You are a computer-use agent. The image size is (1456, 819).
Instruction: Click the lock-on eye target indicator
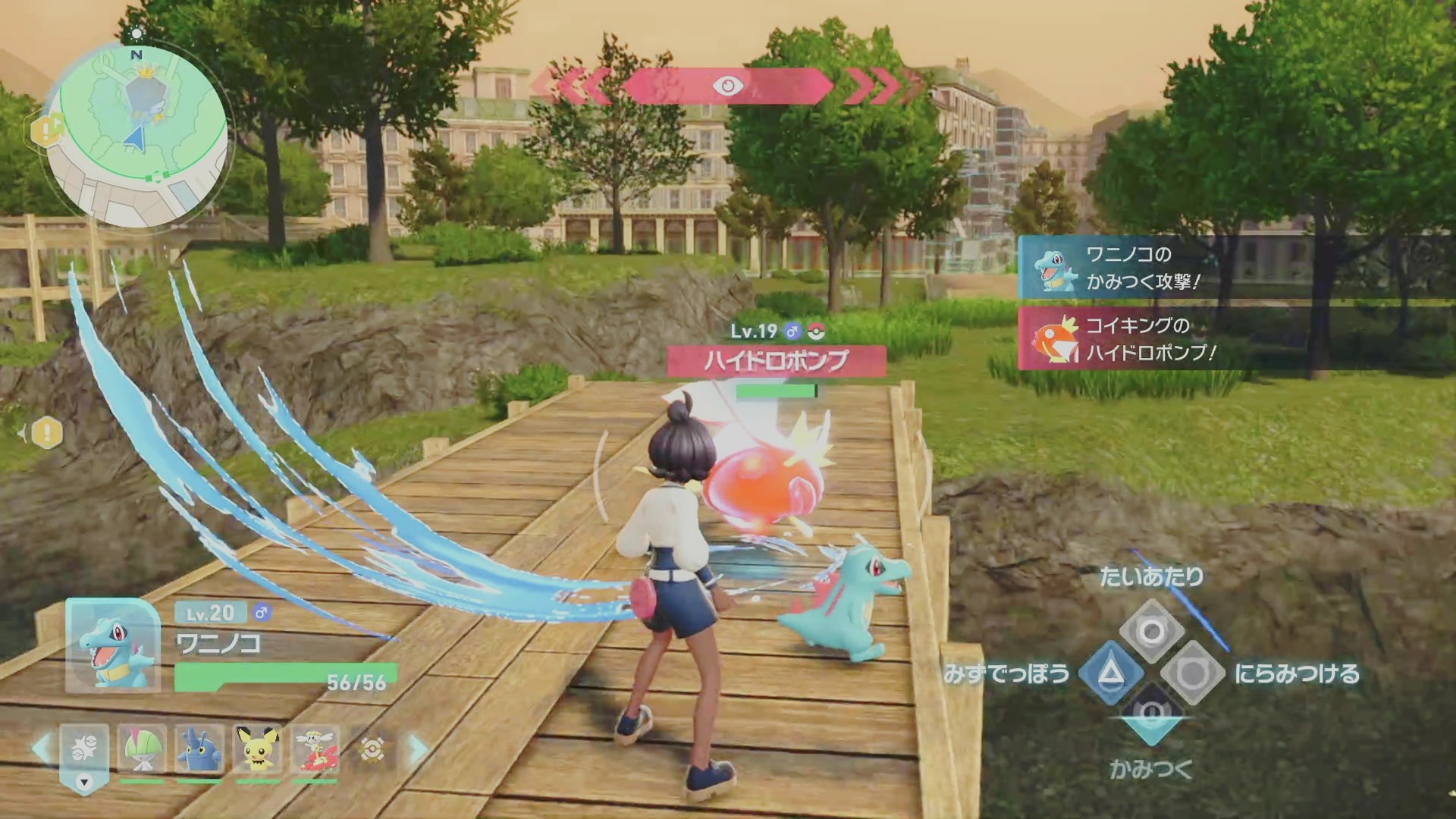tap(727, 86)
